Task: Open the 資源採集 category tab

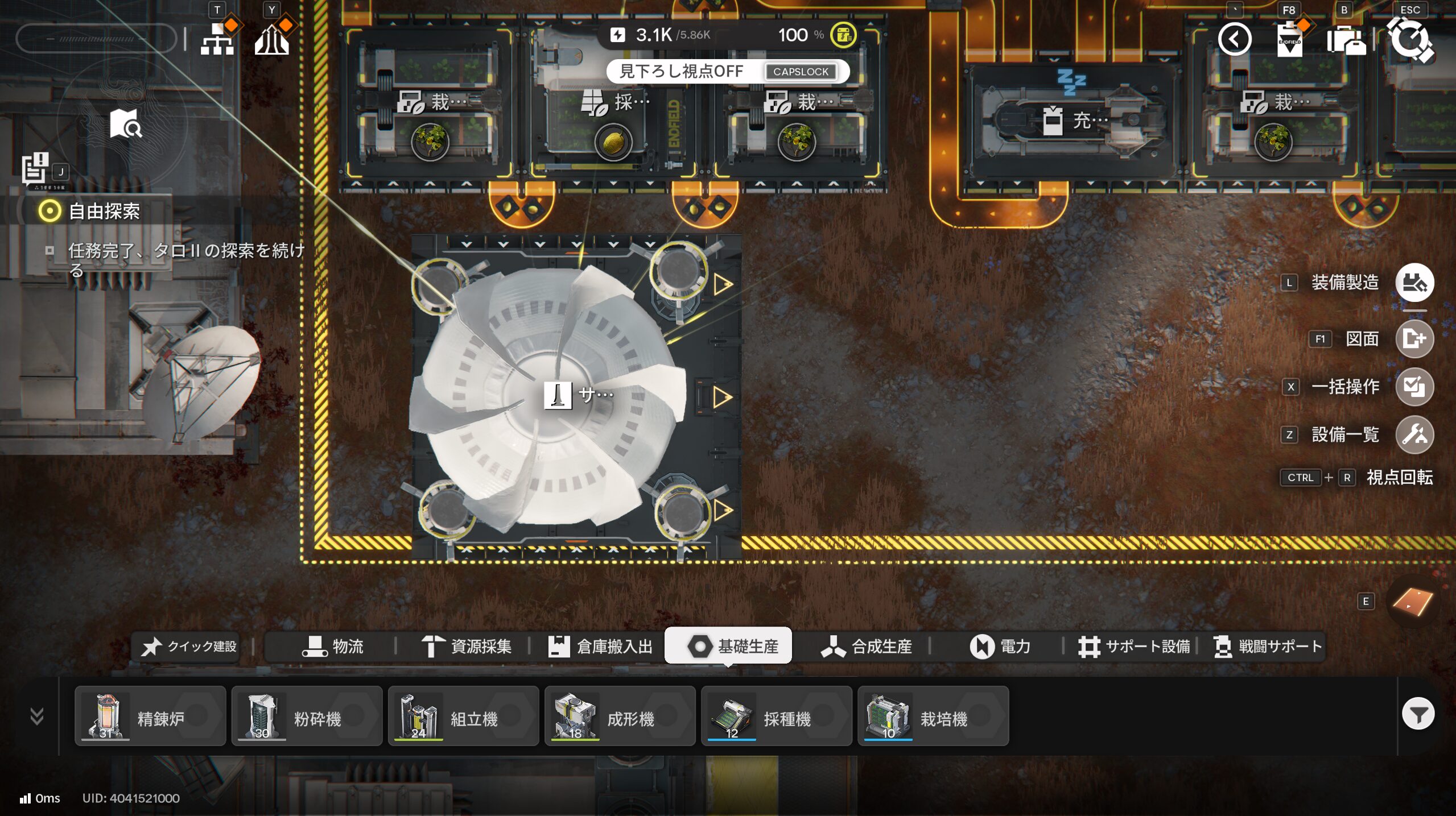Action: 467,647
